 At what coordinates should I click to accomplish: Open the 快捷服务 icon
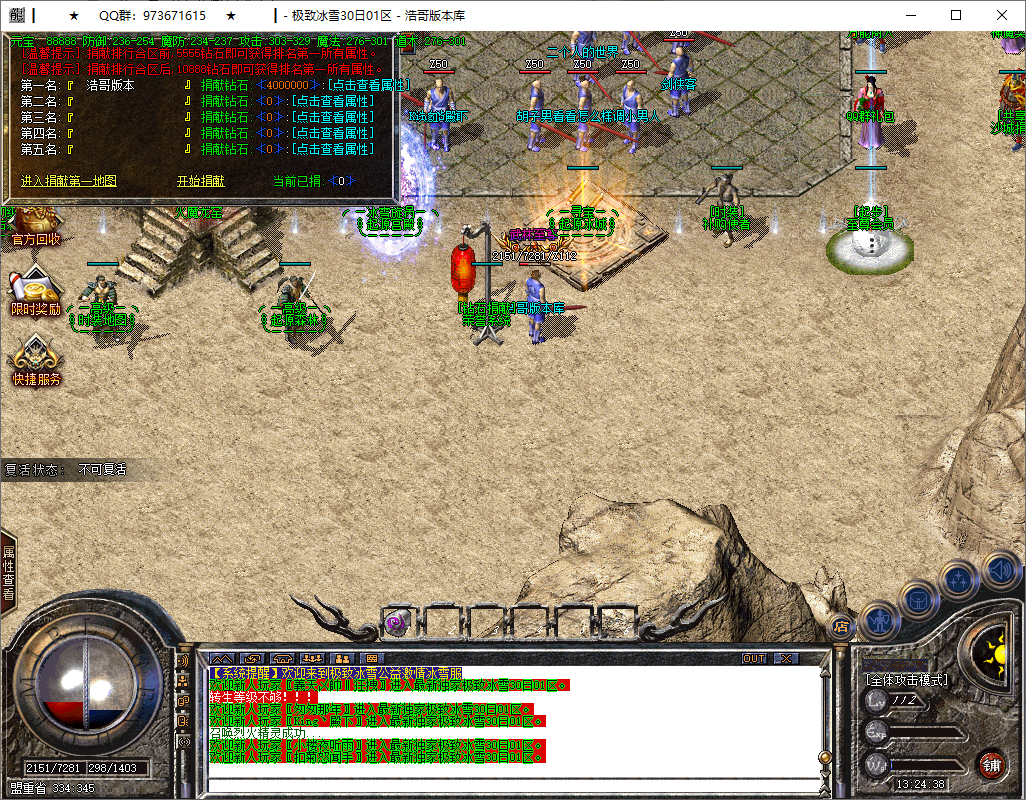tap(36, 362)
